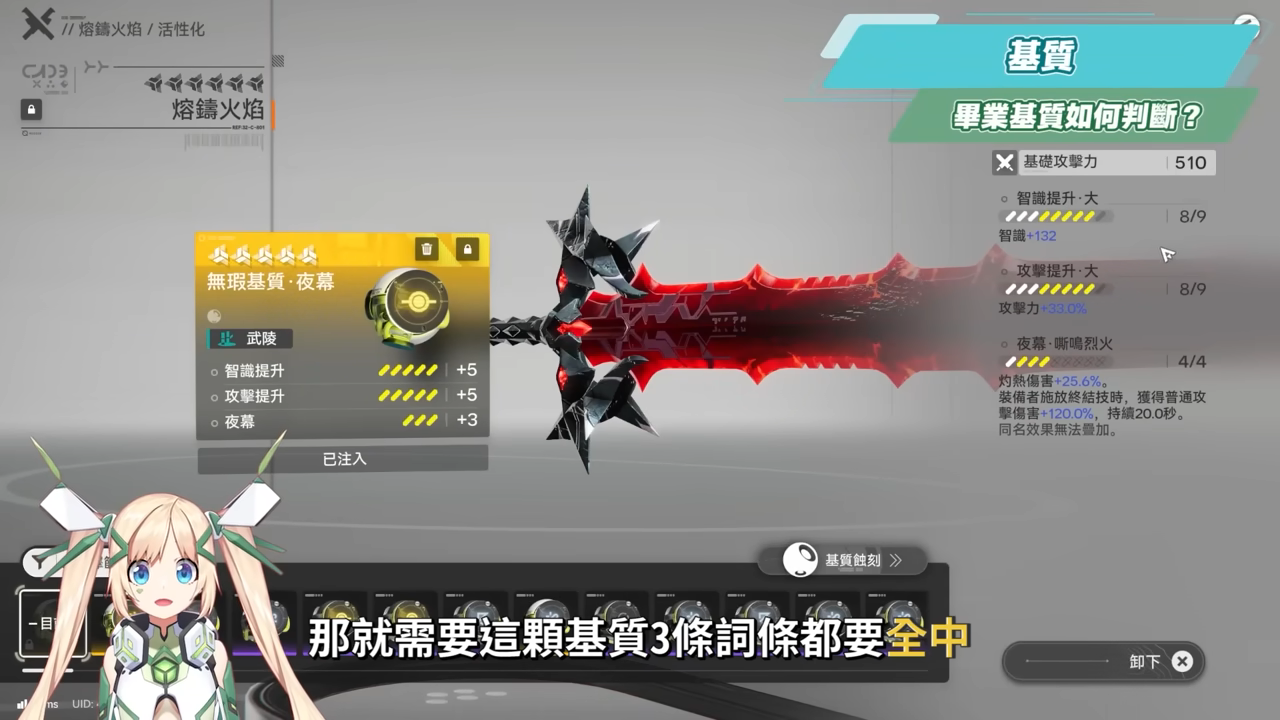Click the X emblem beside 基礎攻擊力

[x=1002, y=162]
